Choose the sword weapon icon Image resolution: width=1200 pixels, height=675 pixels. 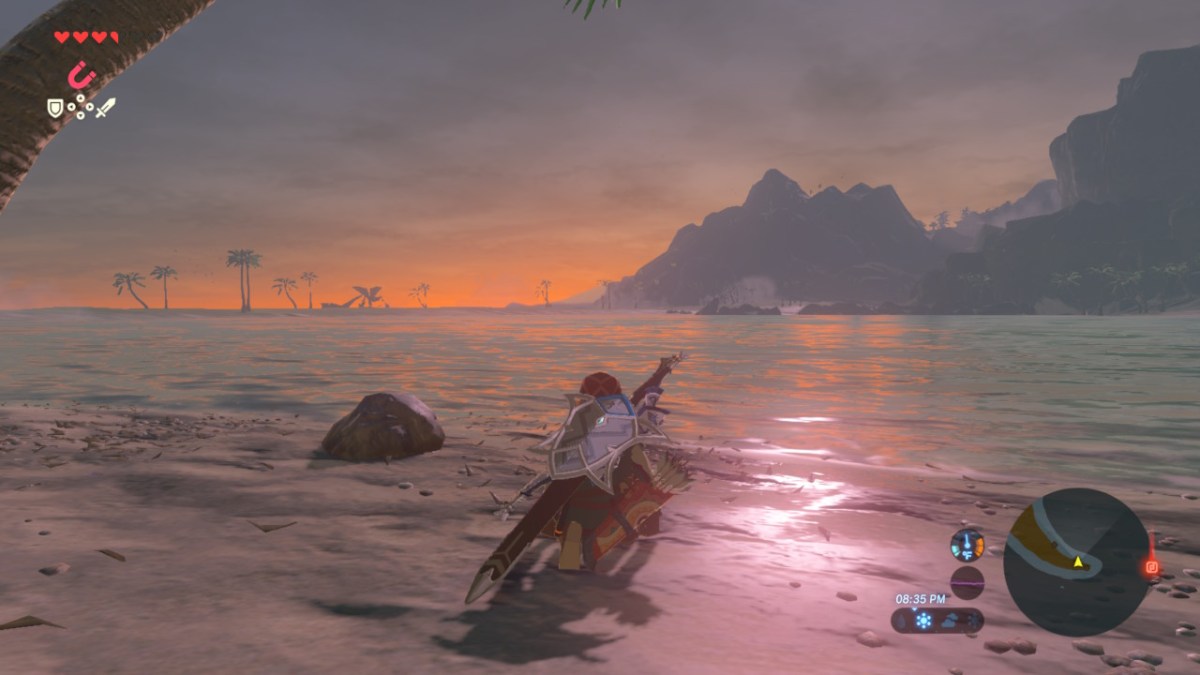(x=105, y=107)
